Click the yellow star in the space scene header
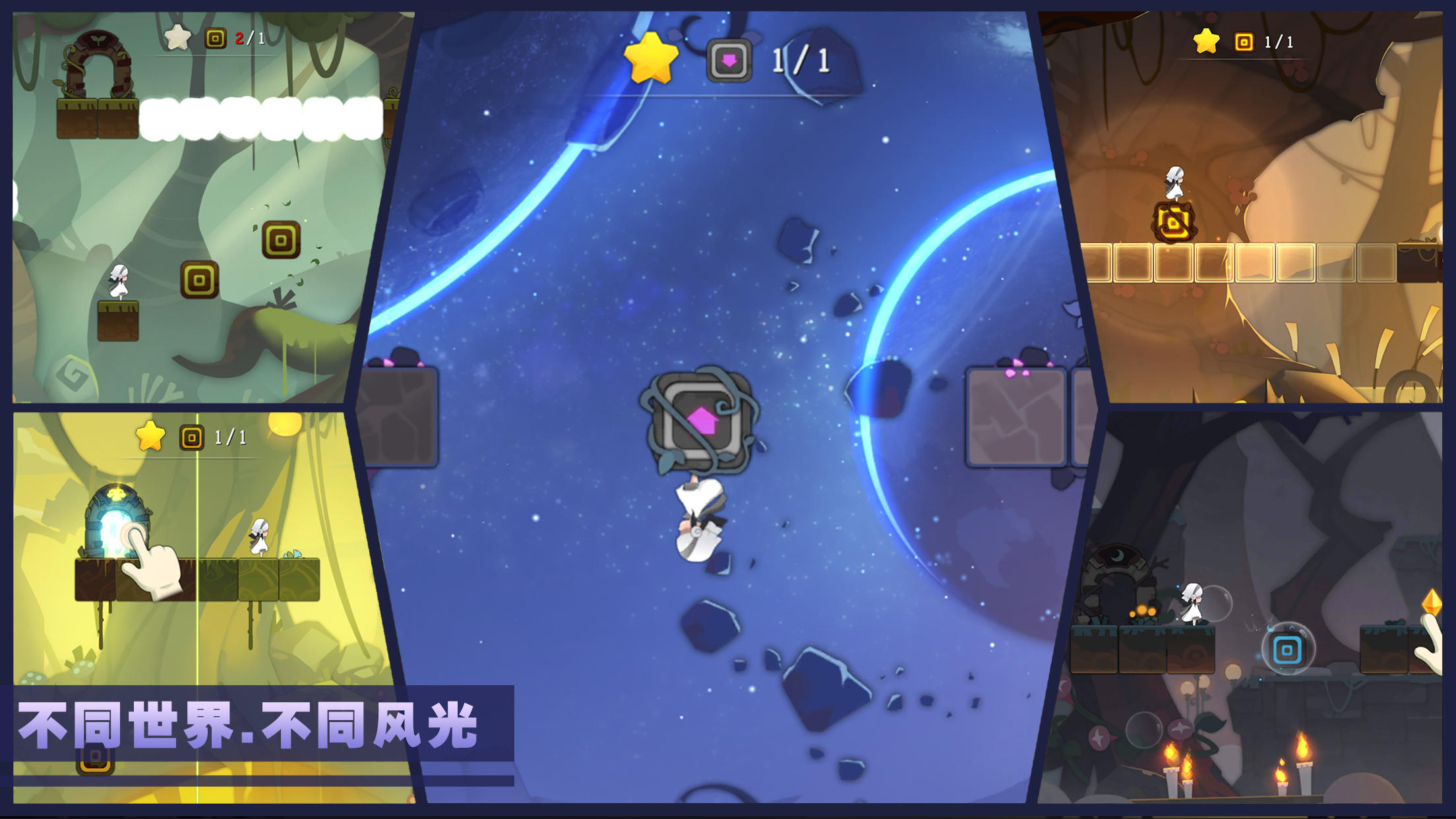1456x819 pixels. click(x=650, y=59)
